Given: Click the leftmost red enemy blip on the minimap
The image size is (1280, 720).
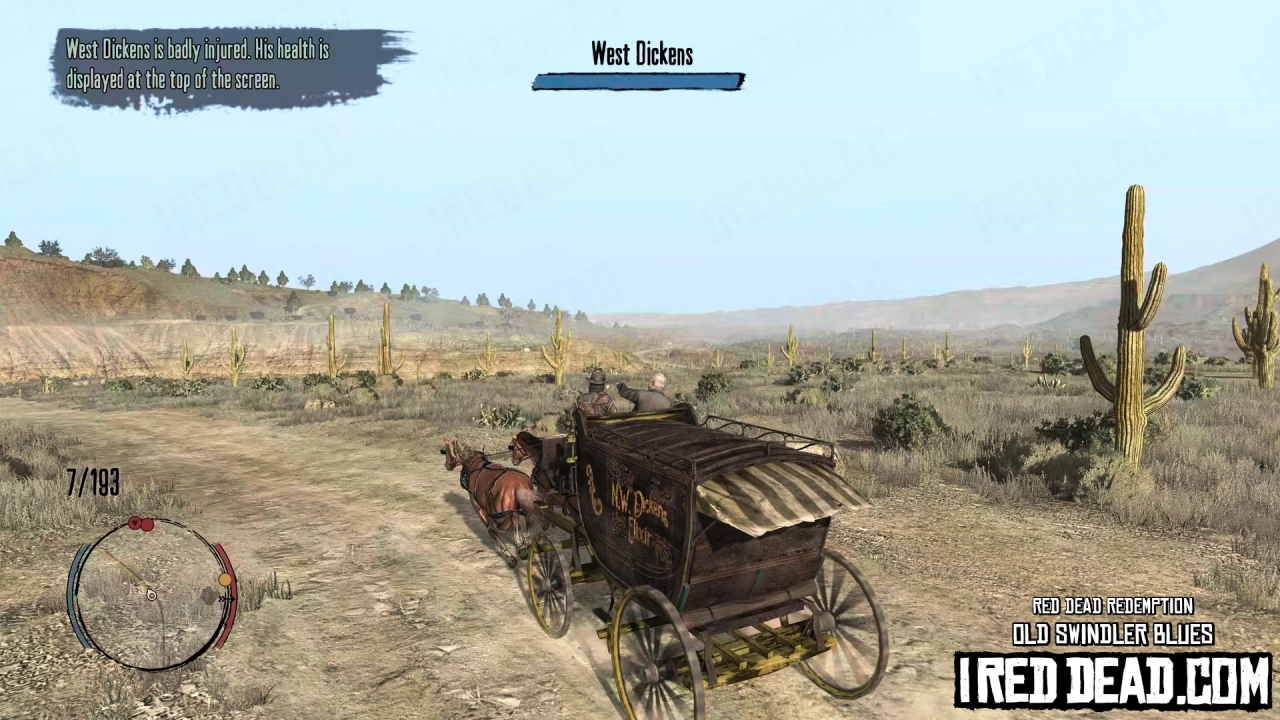Looking at the screenshot, I should 134,524.
